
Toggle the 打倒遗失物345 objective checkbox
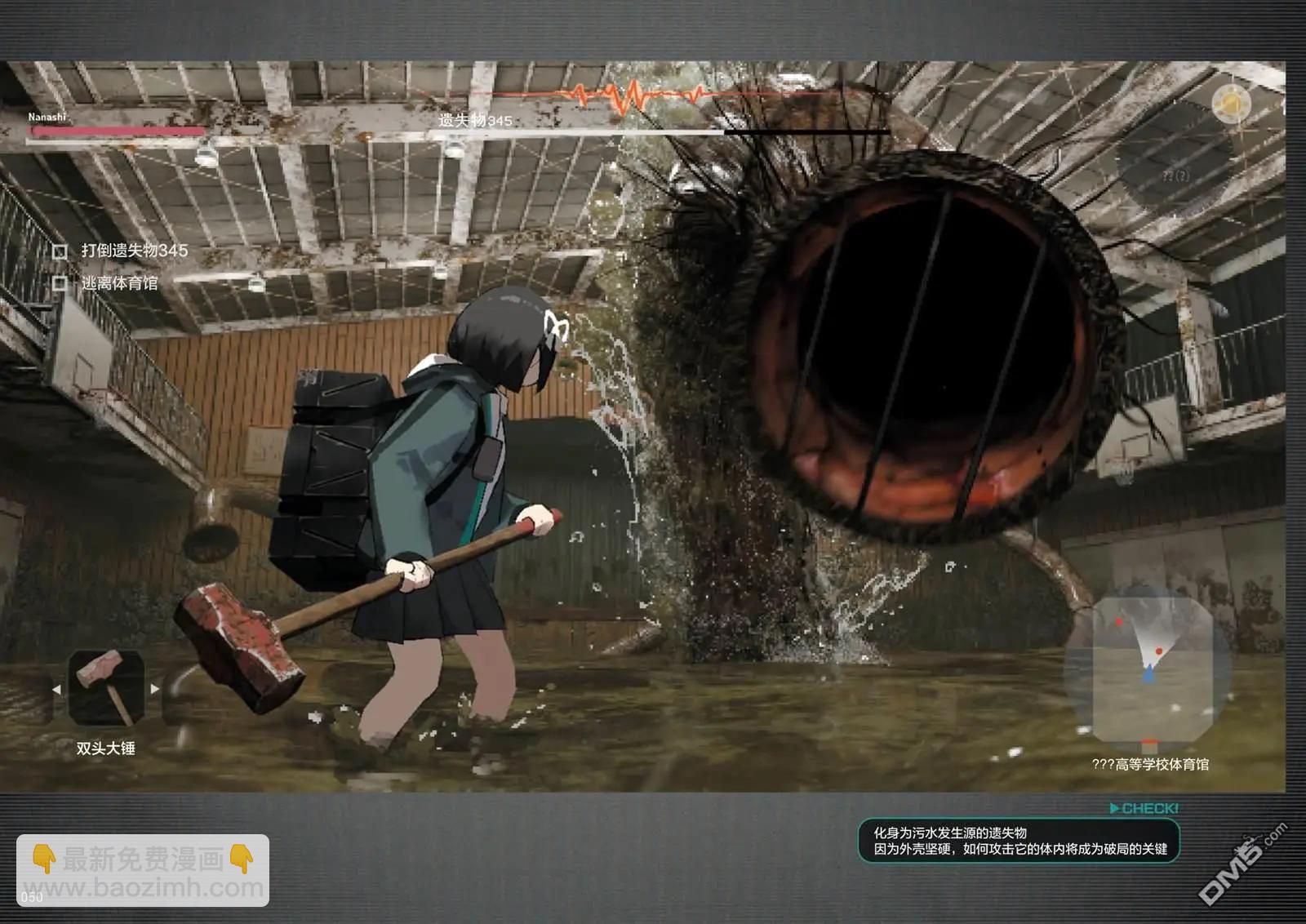pos(60,251)
